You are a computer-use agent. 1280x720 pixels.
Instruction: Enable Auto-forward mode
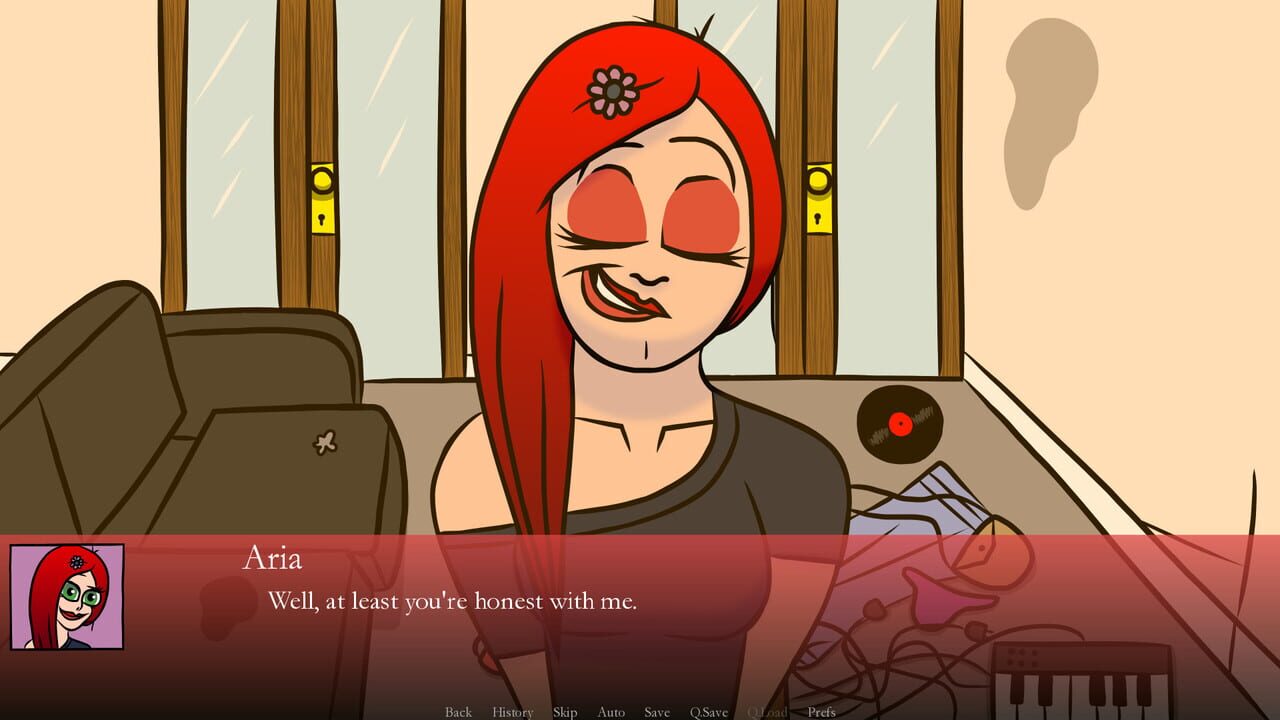coord(610,712)
